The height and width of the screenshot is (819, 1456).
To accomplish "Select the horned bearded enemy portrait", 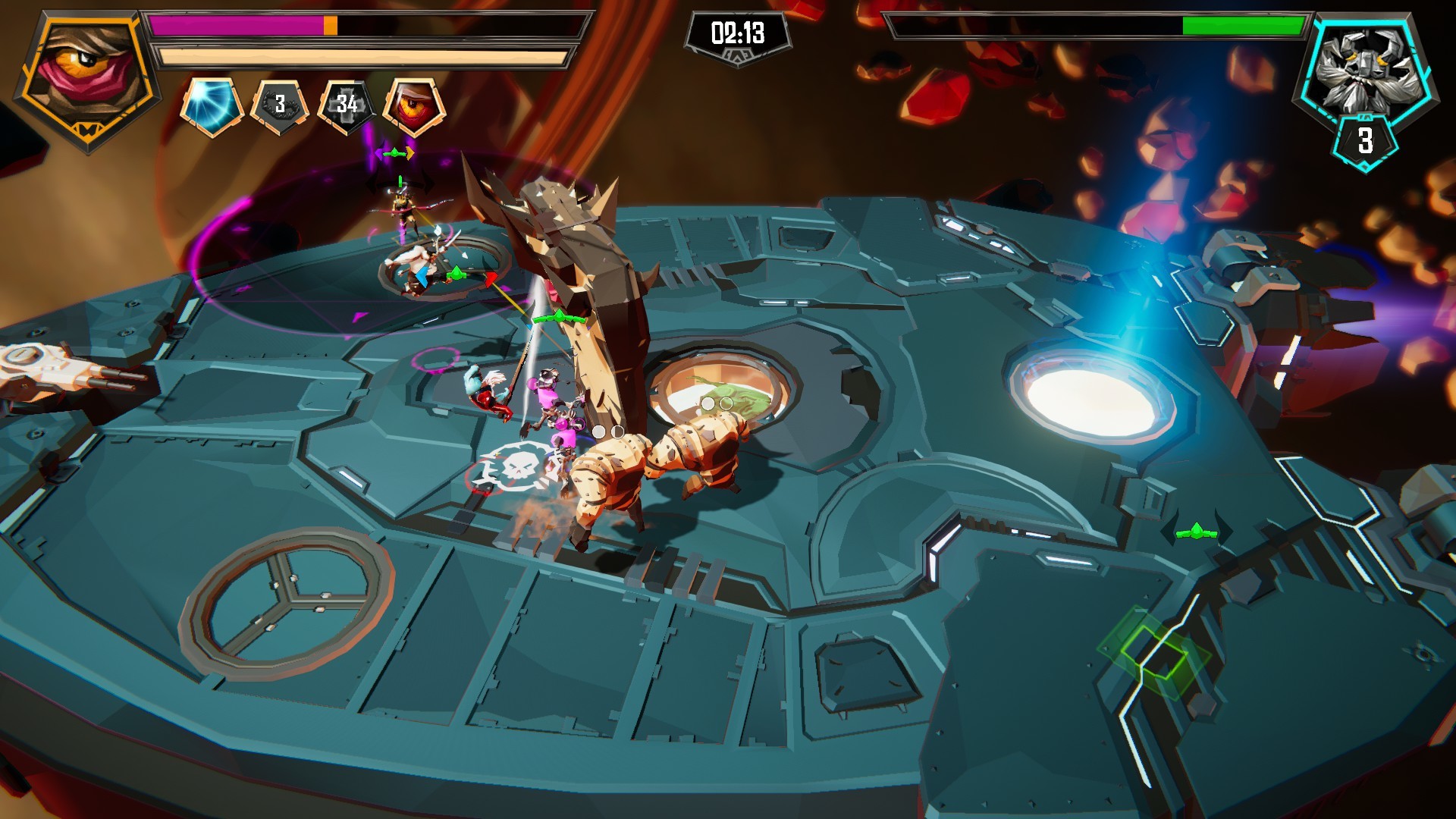I will [x=1364, y=67].
